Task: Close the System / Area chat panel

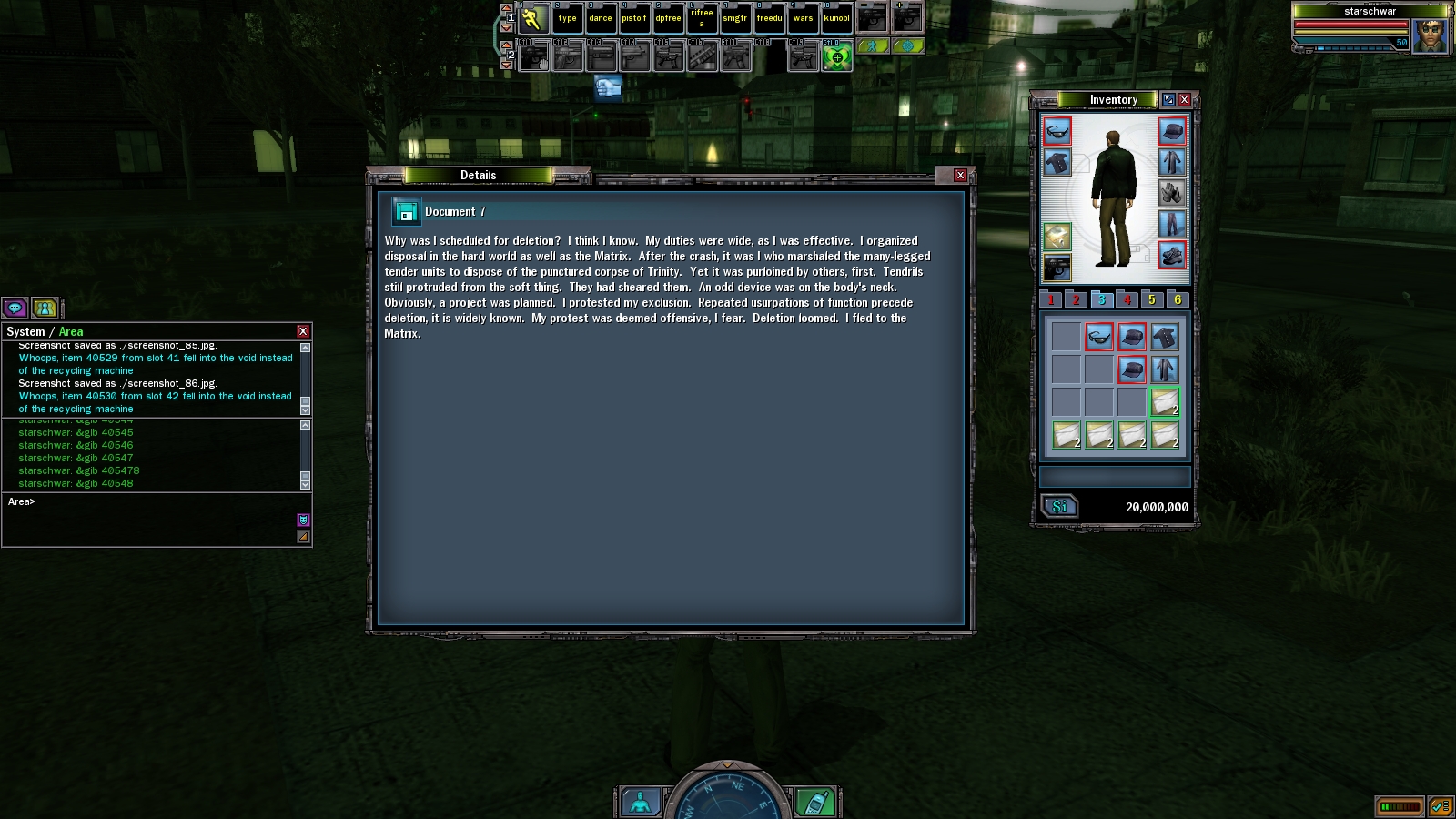Action: 303,331
